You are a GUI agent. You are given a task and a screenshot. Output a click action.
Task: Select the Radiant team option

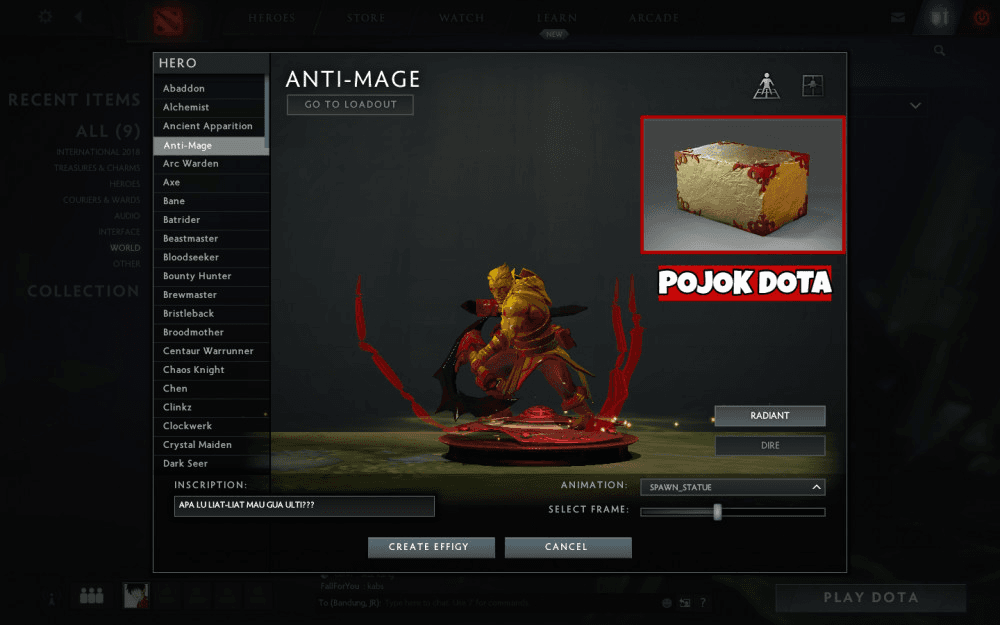[769, 416]
